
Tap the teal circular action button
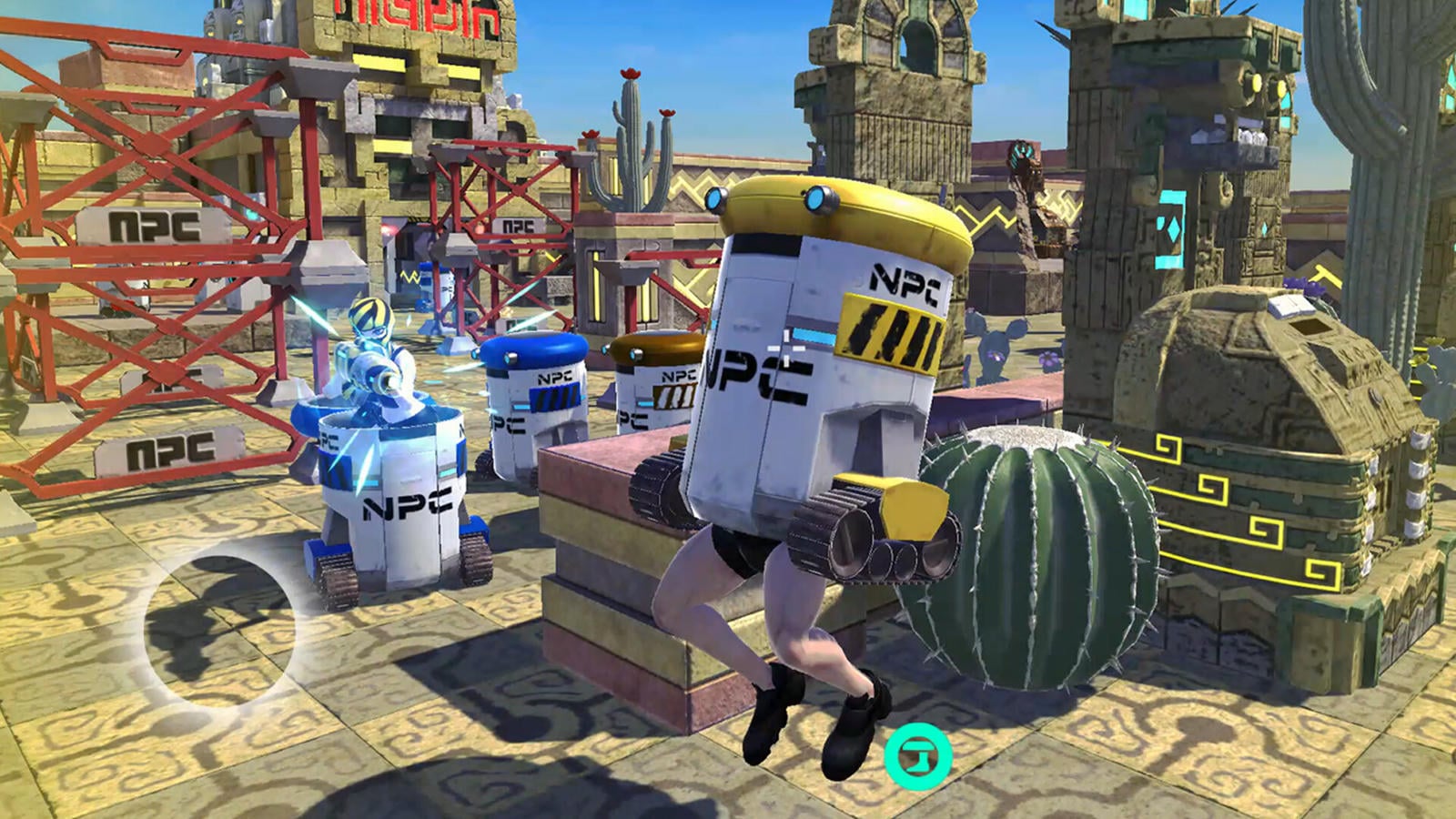[x=917, y=755]
